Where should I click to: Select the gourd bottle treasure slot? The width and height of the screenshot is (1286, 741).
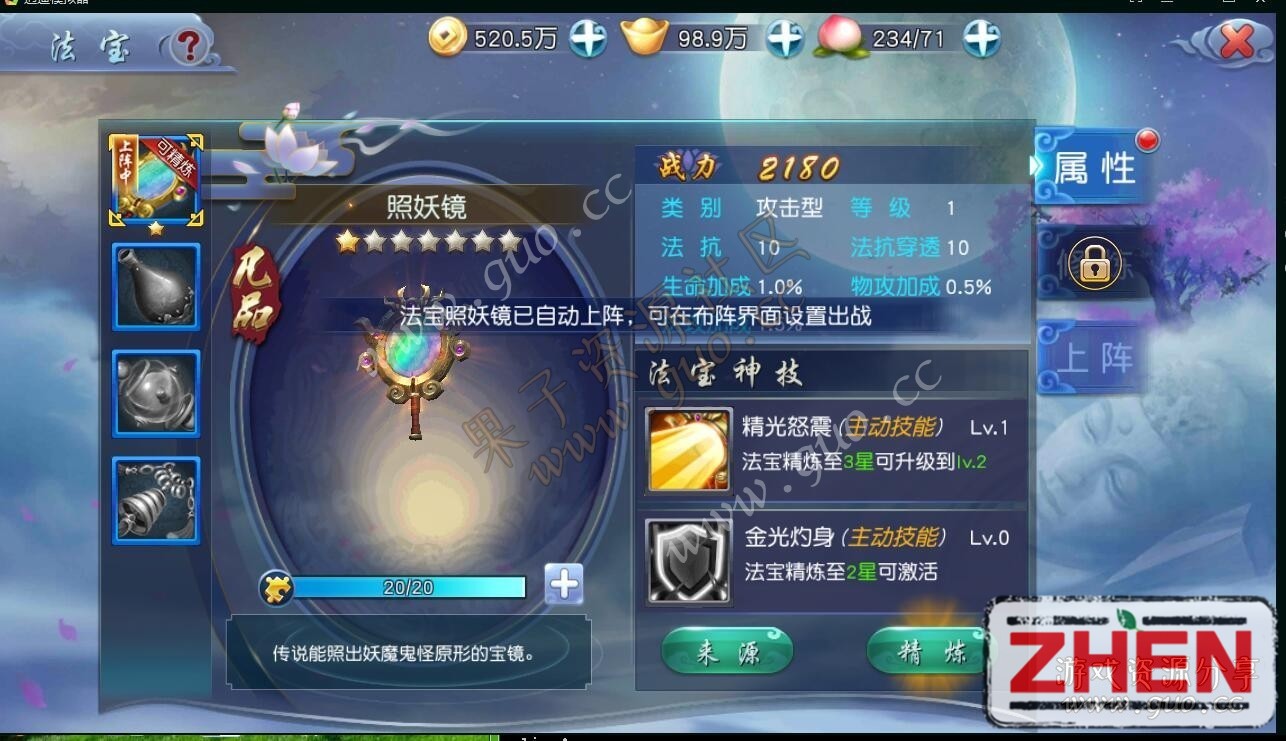[156, 286]
